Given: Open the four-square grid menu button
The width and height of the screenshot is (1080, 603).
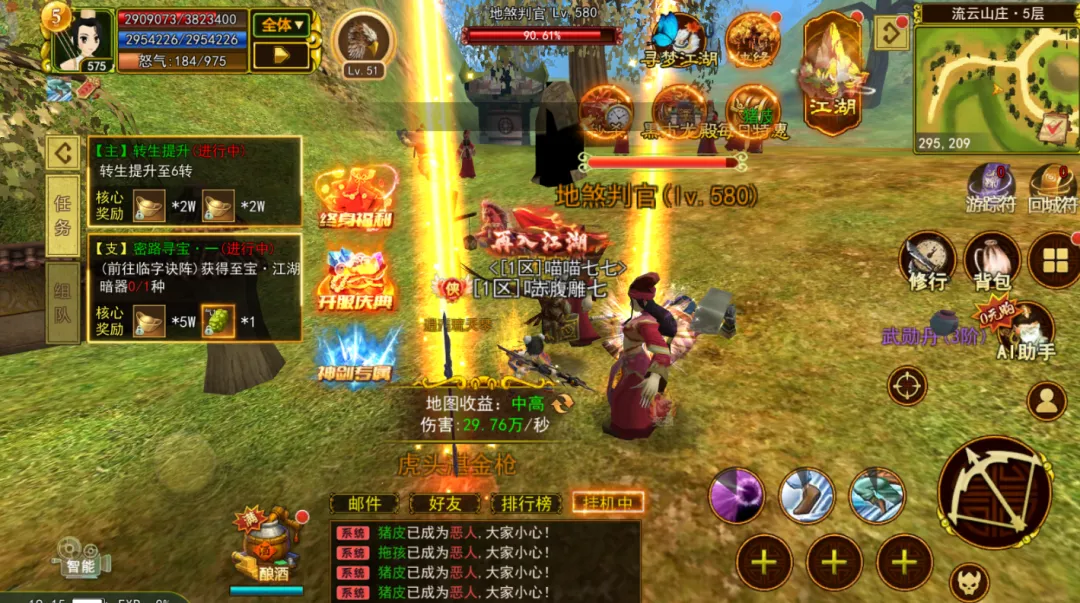Looking at the screenshot, I should click(1054, 260).
